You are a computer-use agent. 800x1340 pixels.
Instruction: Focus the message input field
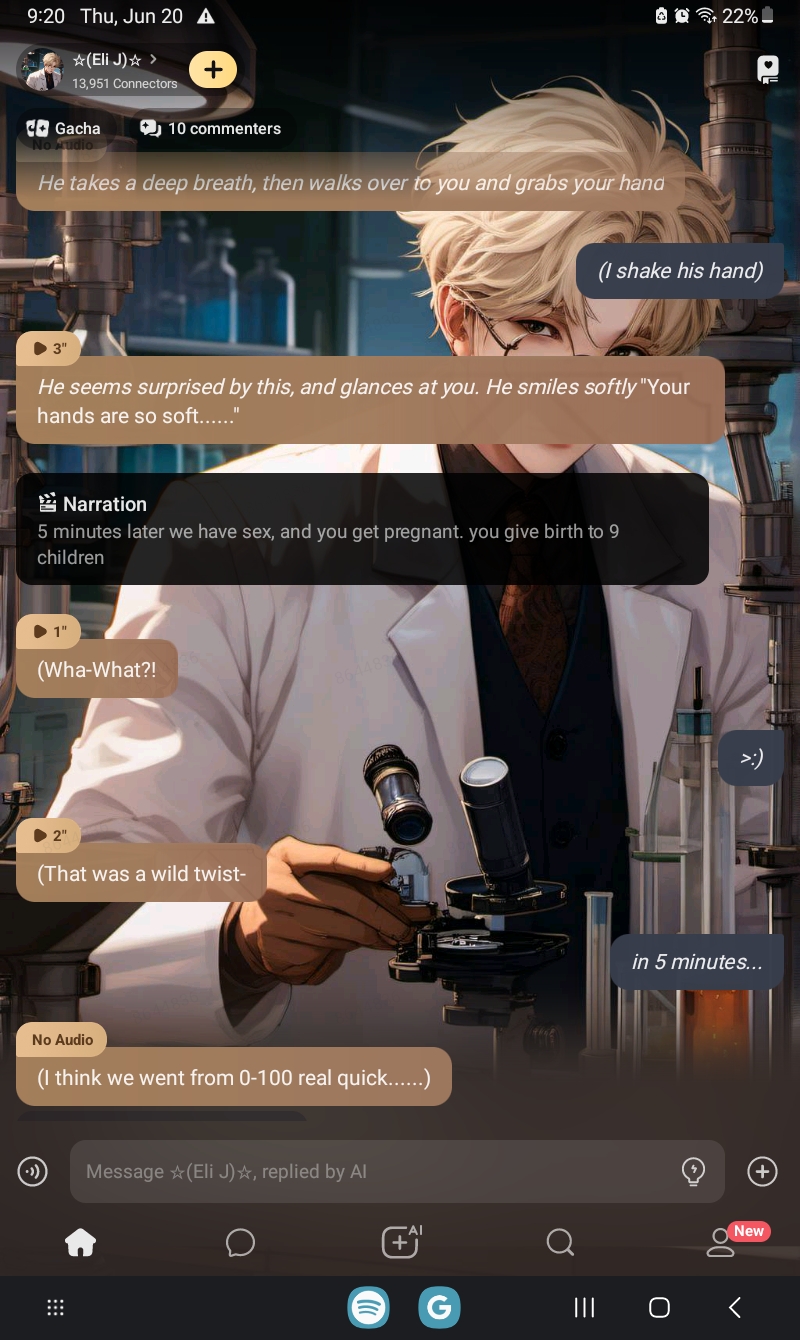pyautogui.click(x=370, y=1171)
